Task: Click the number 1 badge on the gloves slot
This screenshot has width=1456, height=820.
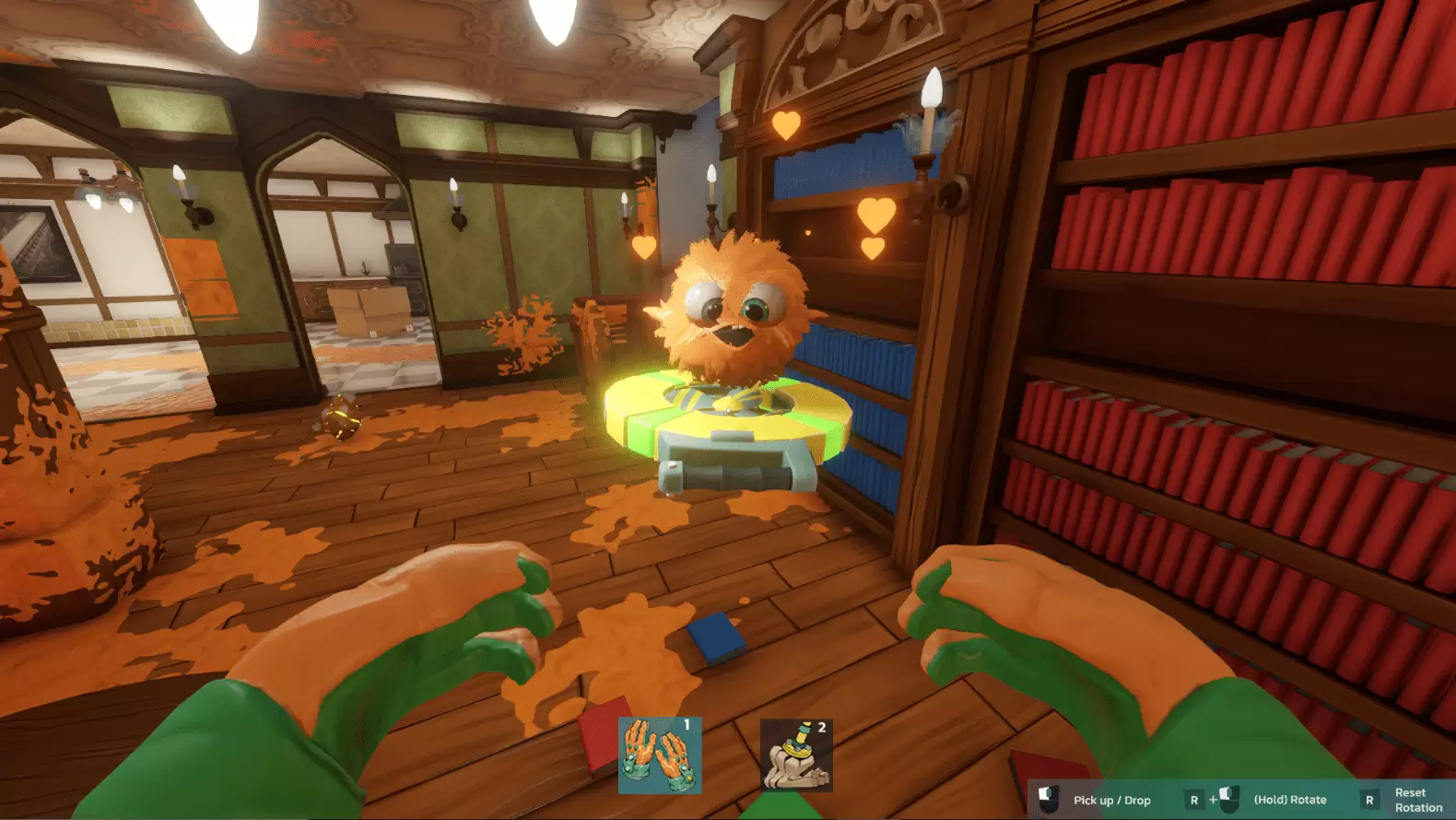Action: coord(687,726)
